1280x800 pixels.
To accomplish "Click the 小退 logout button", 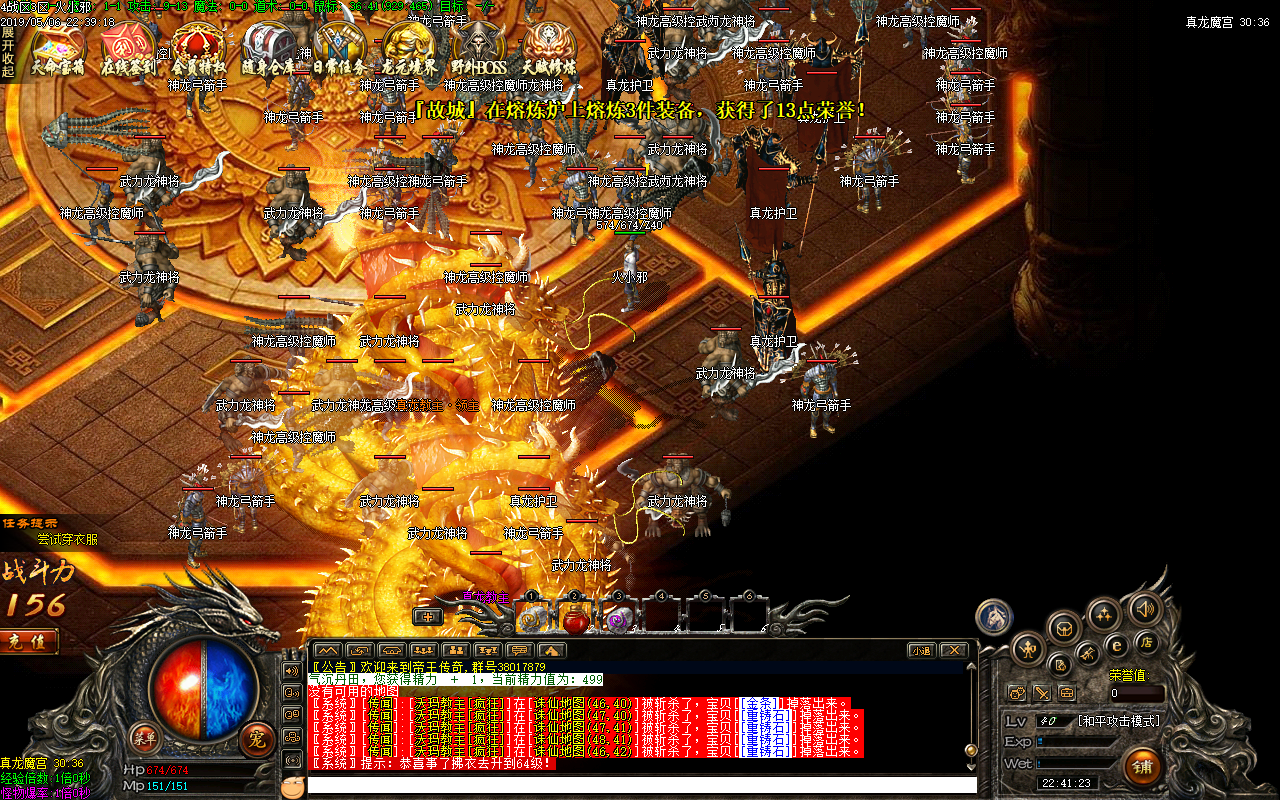I will (921, 650).
